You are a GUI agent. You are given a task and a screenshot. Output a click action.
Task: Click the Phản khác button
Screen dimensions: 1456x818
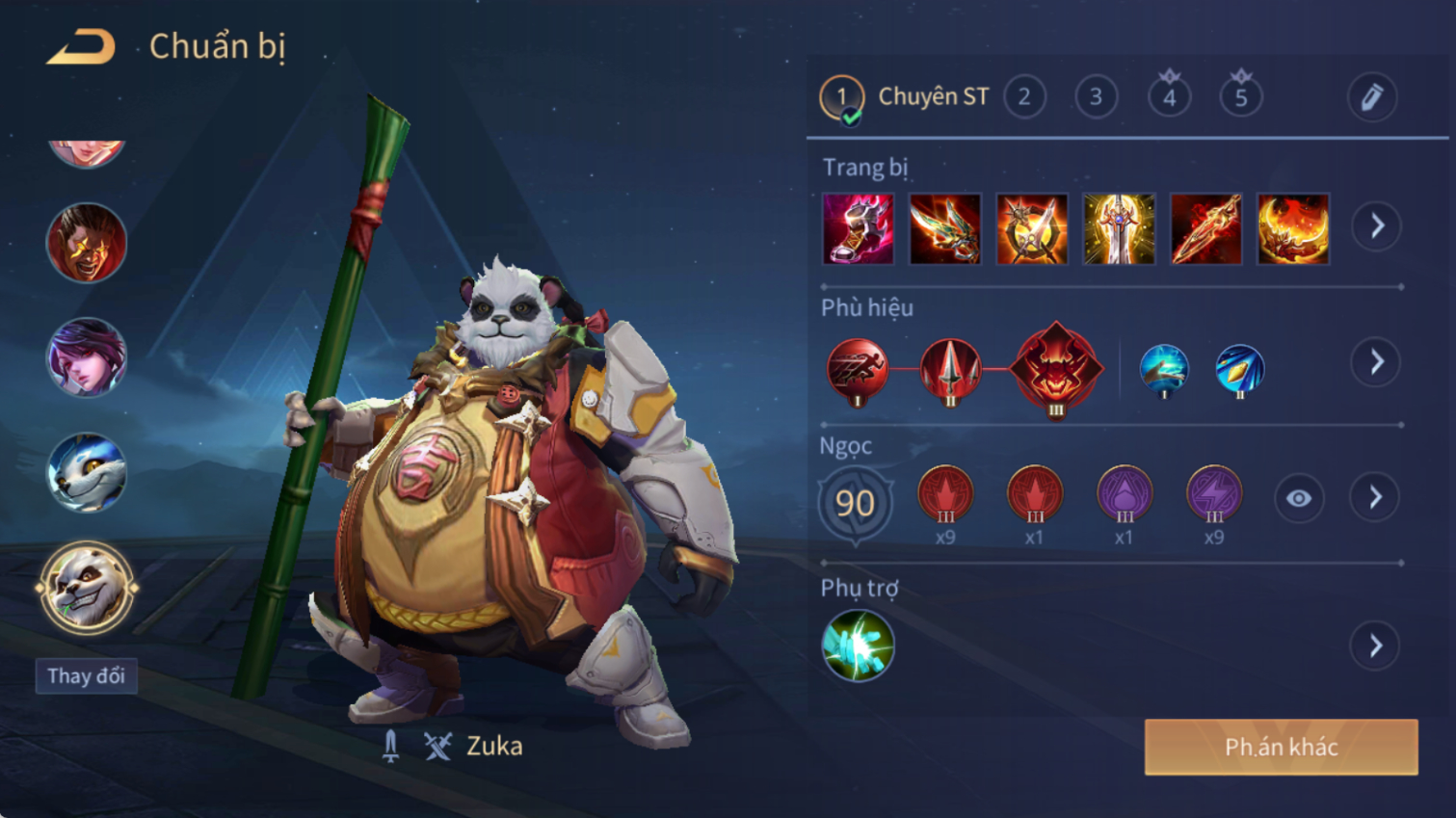[1281, 747]
